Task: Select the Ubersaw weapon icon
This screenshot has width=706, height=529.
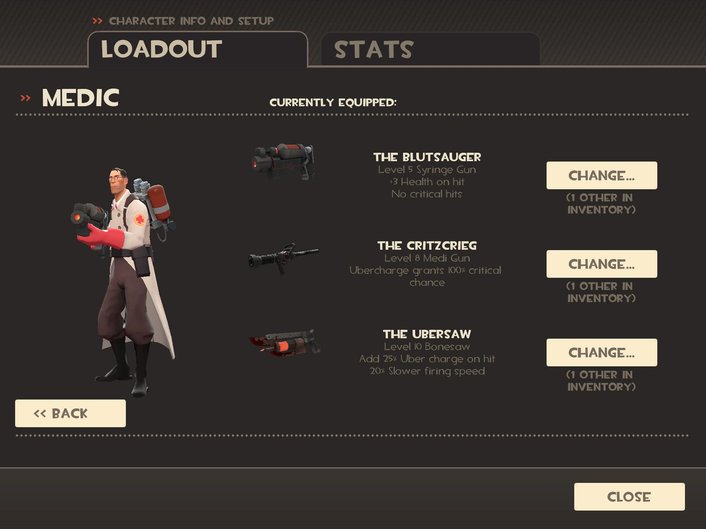Action: (285, 345)
